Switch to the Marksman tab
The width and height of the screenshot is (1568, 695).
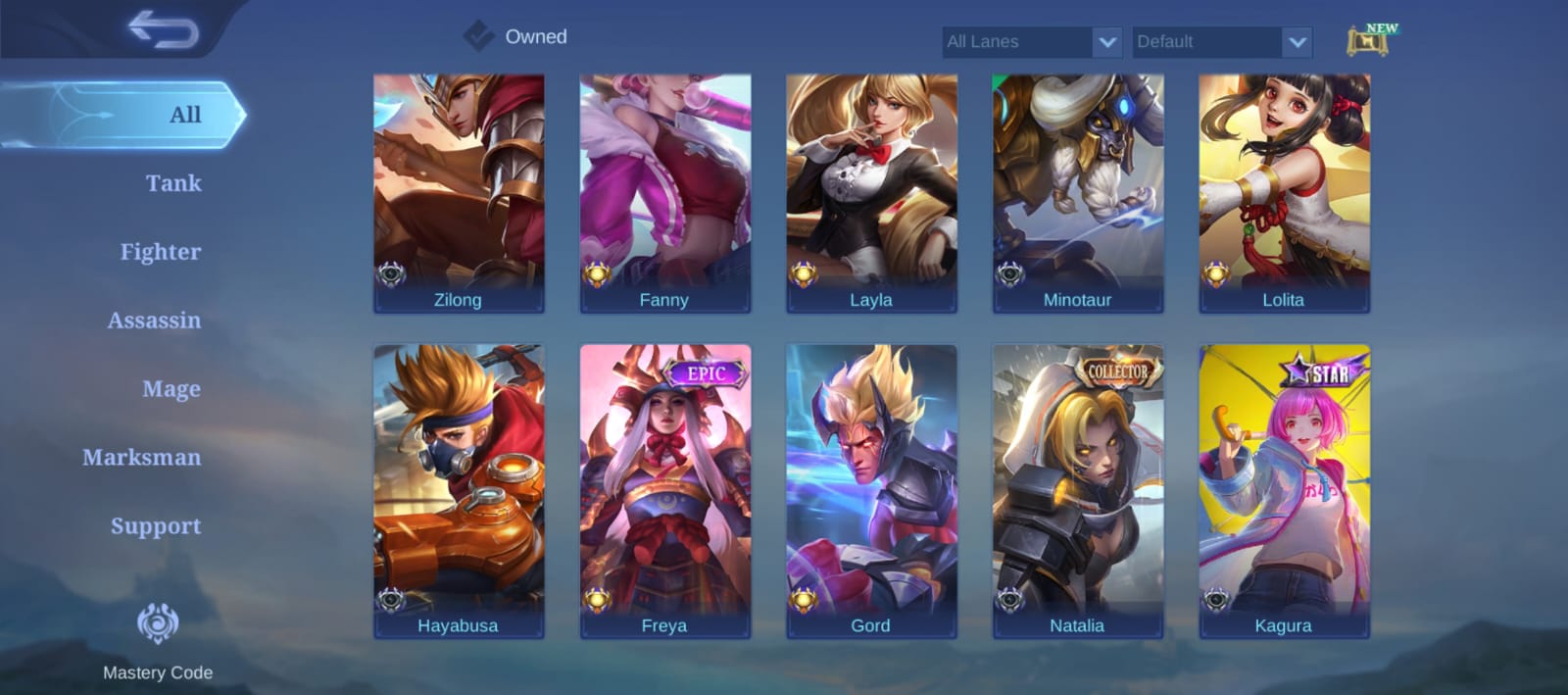(x=142, y=458)
